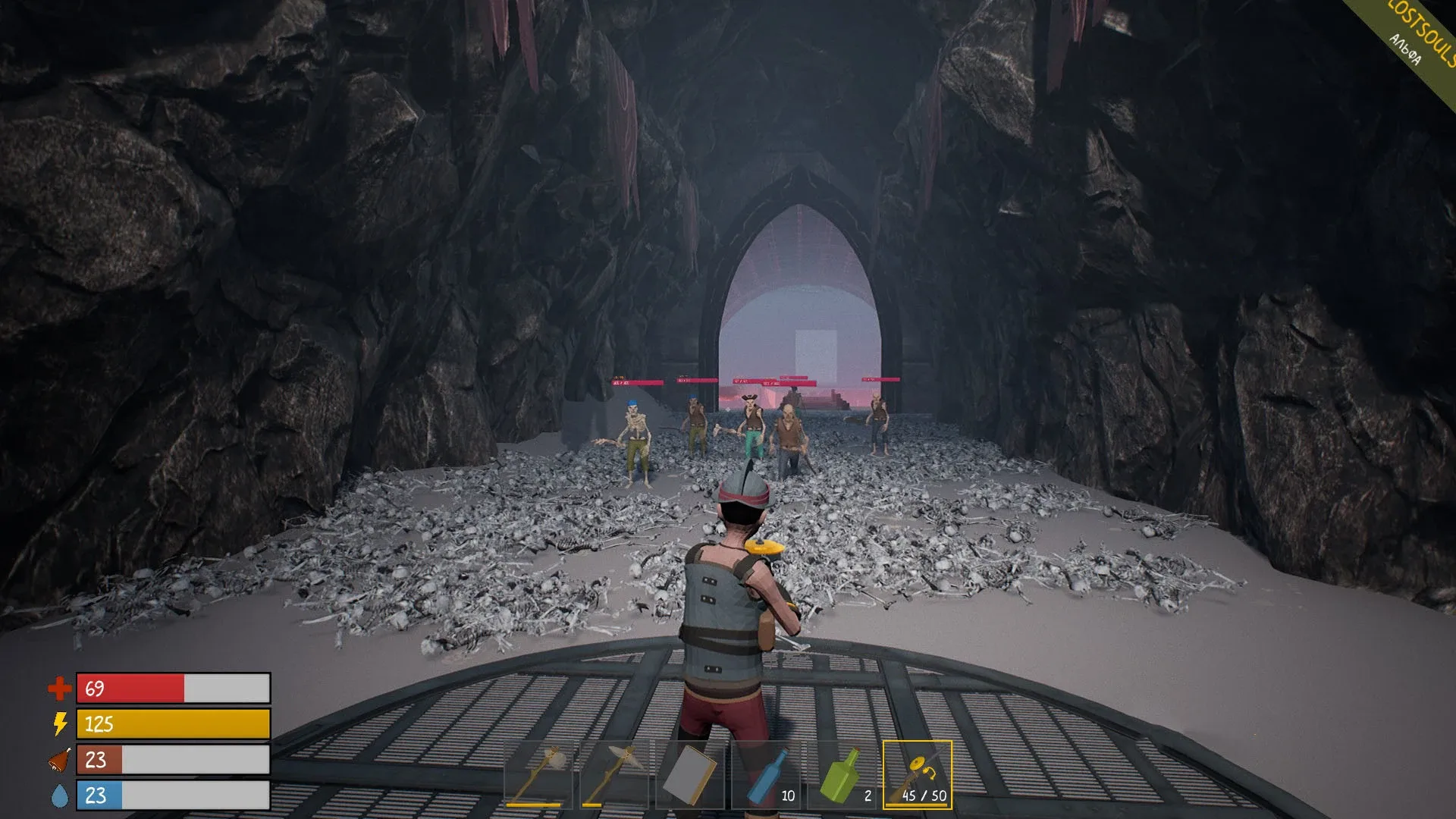Choose the blue bottle slot

766,774
